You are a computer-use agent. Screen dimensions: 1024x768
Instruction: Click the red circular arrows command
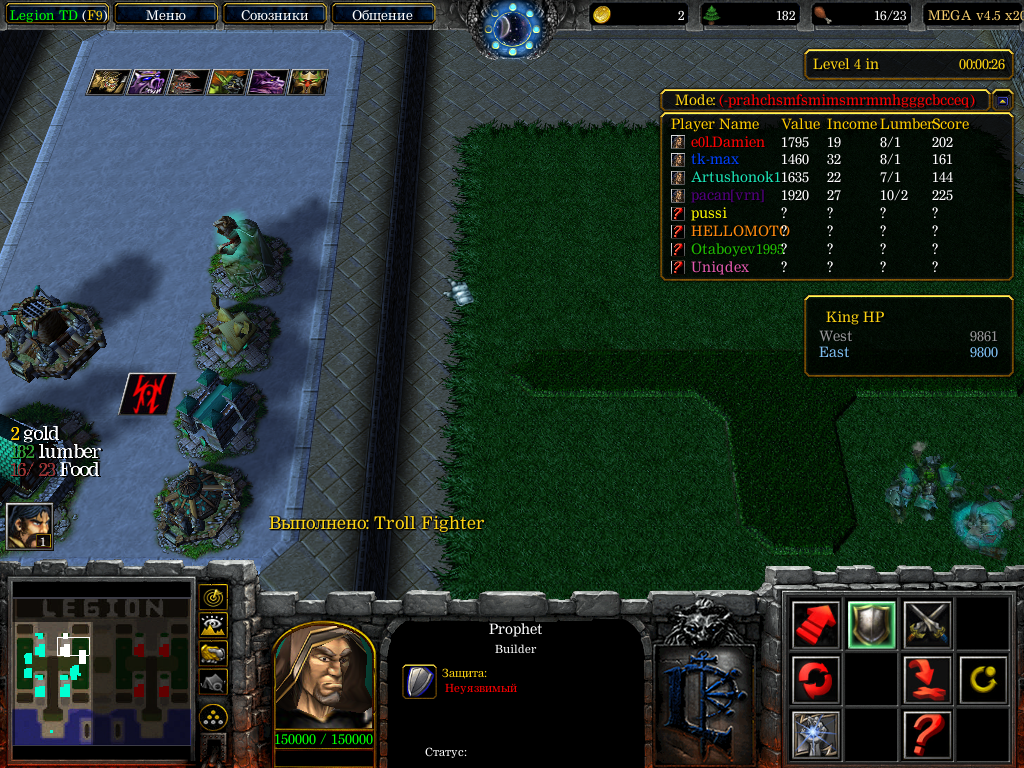point(816,680)
